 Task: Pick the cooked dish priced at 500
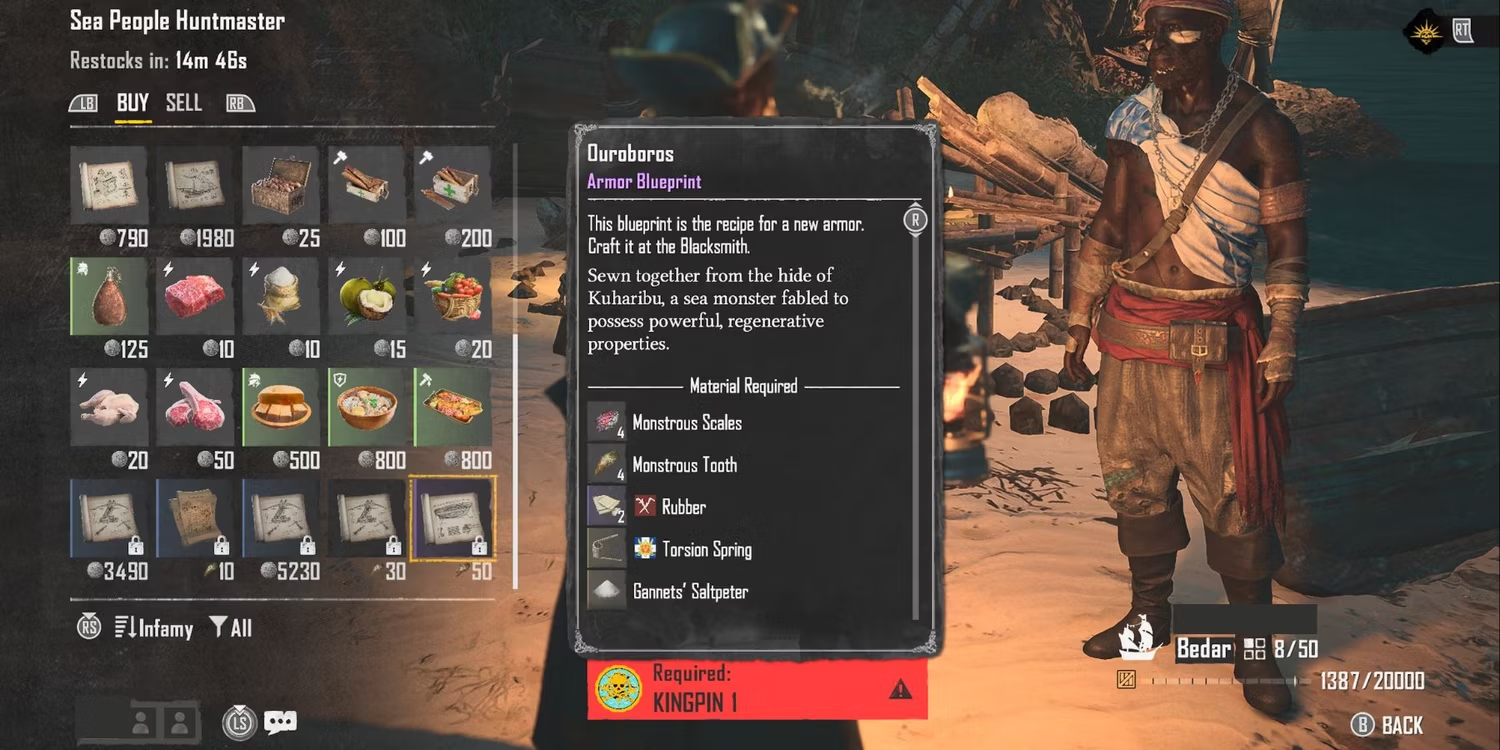(x=281, y=407)
